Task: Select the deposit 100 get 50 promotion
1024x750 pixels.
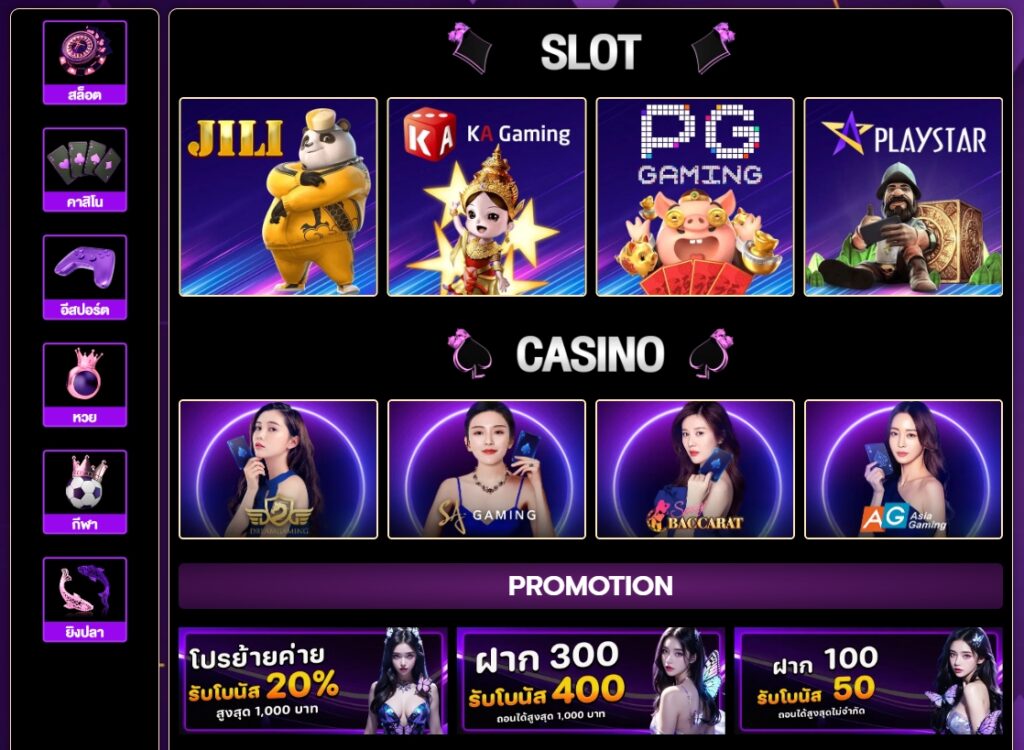Action: click(868, 681)
